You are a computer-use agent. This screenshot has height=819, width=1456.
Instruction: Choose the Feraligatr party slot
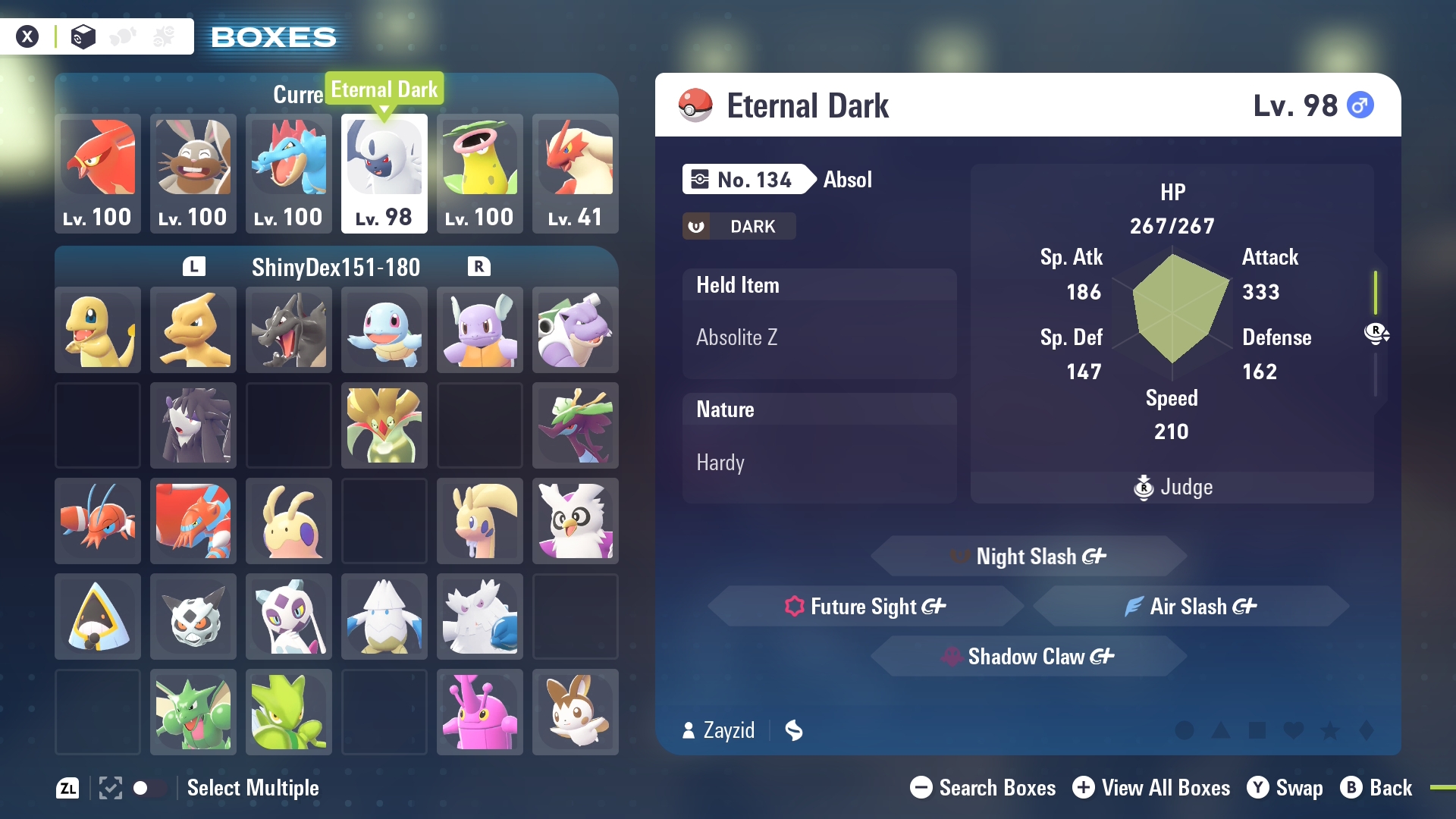tap(288, 173)
